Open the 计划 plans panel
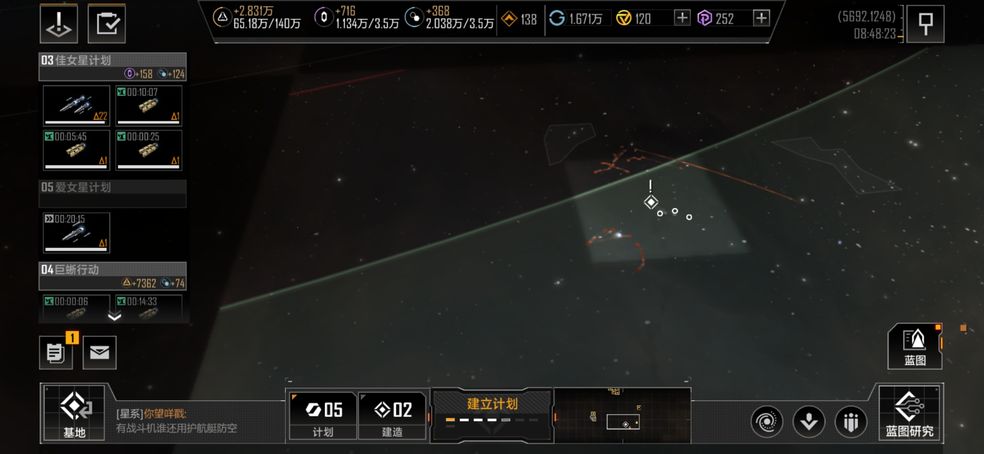This screenshot has height=454, width=984. (321, 414)
